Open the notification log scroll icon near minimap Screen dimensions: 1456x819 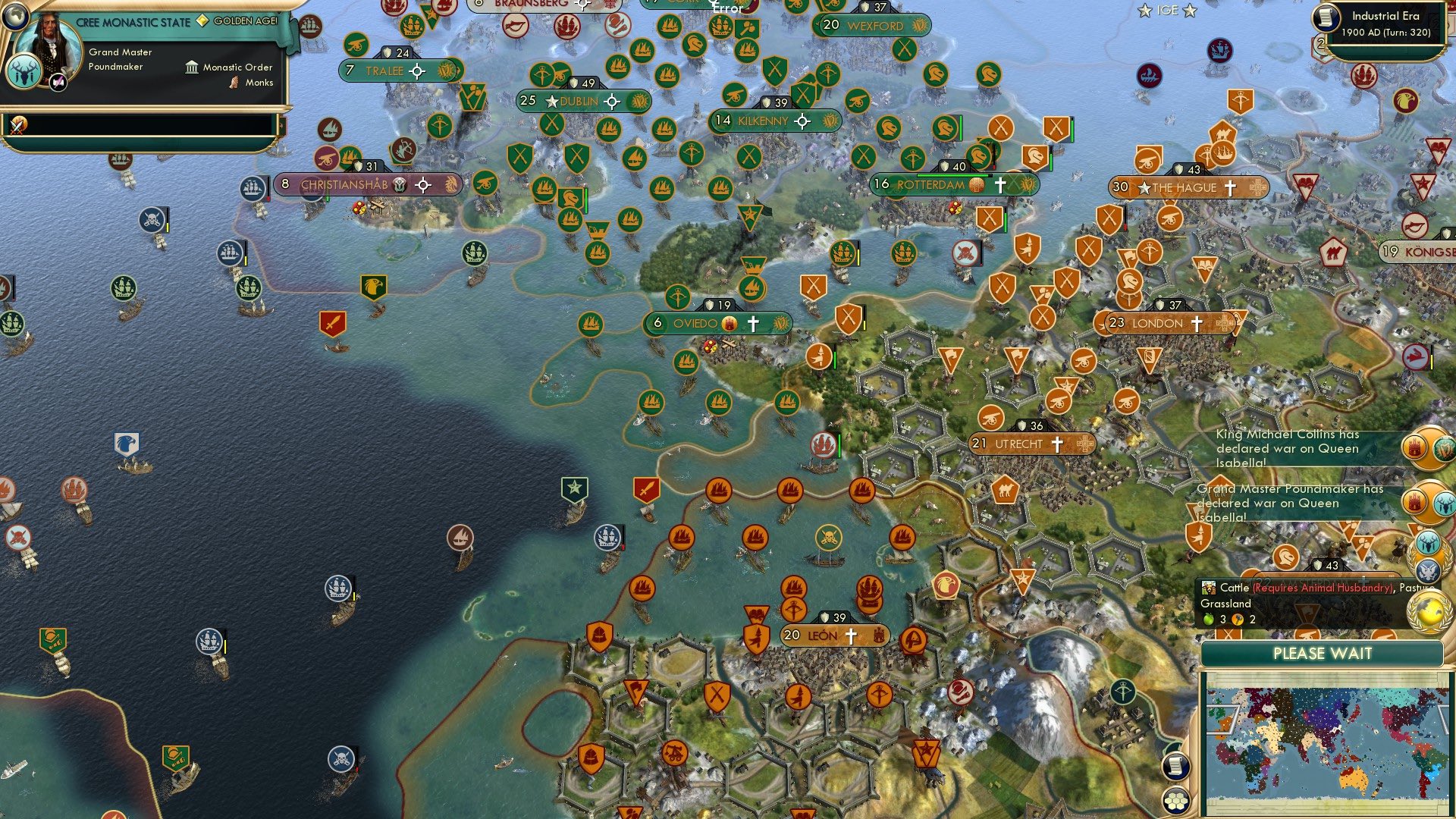click(1177, 767)
